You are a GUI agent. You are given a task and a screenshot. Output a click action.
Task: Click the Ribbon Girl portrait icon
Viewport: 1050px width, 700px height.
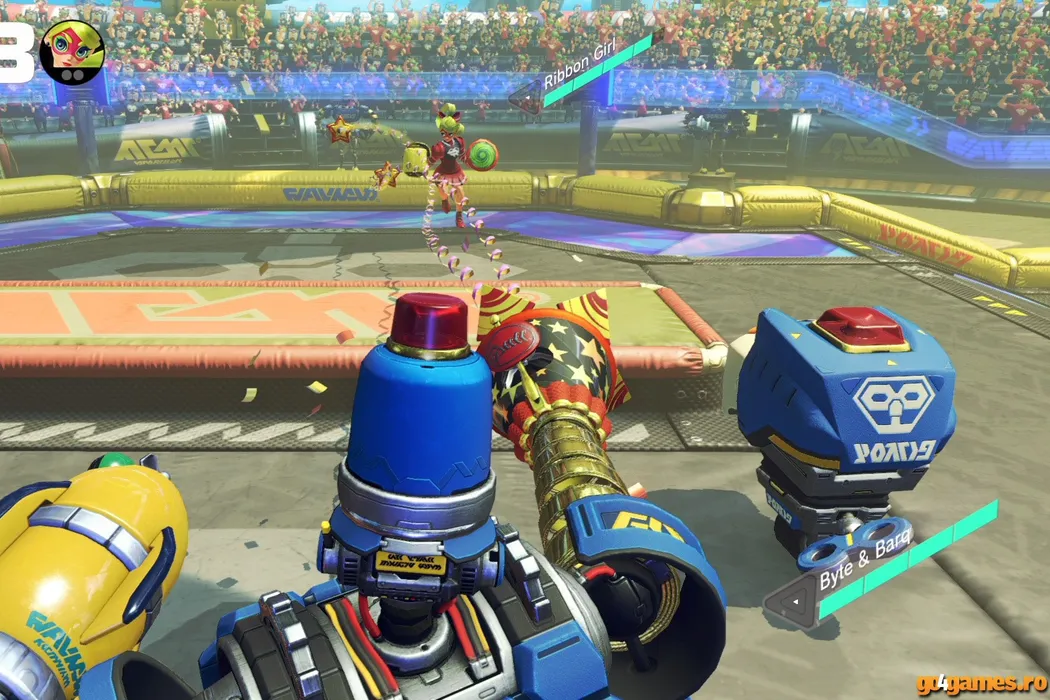(72, 52)
